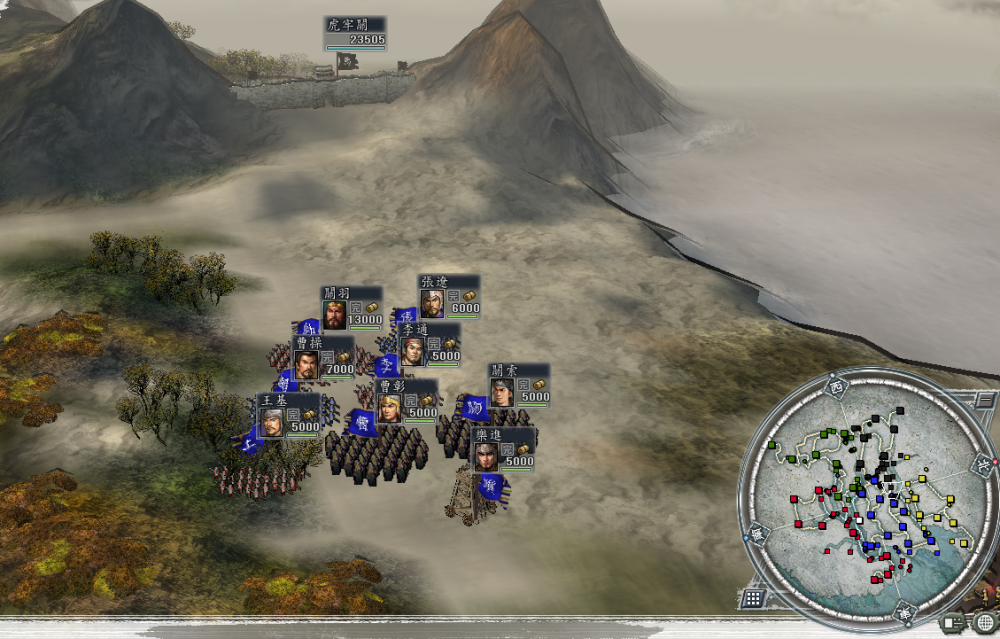Choose the Li Tong (李通) unit panel

429,344
